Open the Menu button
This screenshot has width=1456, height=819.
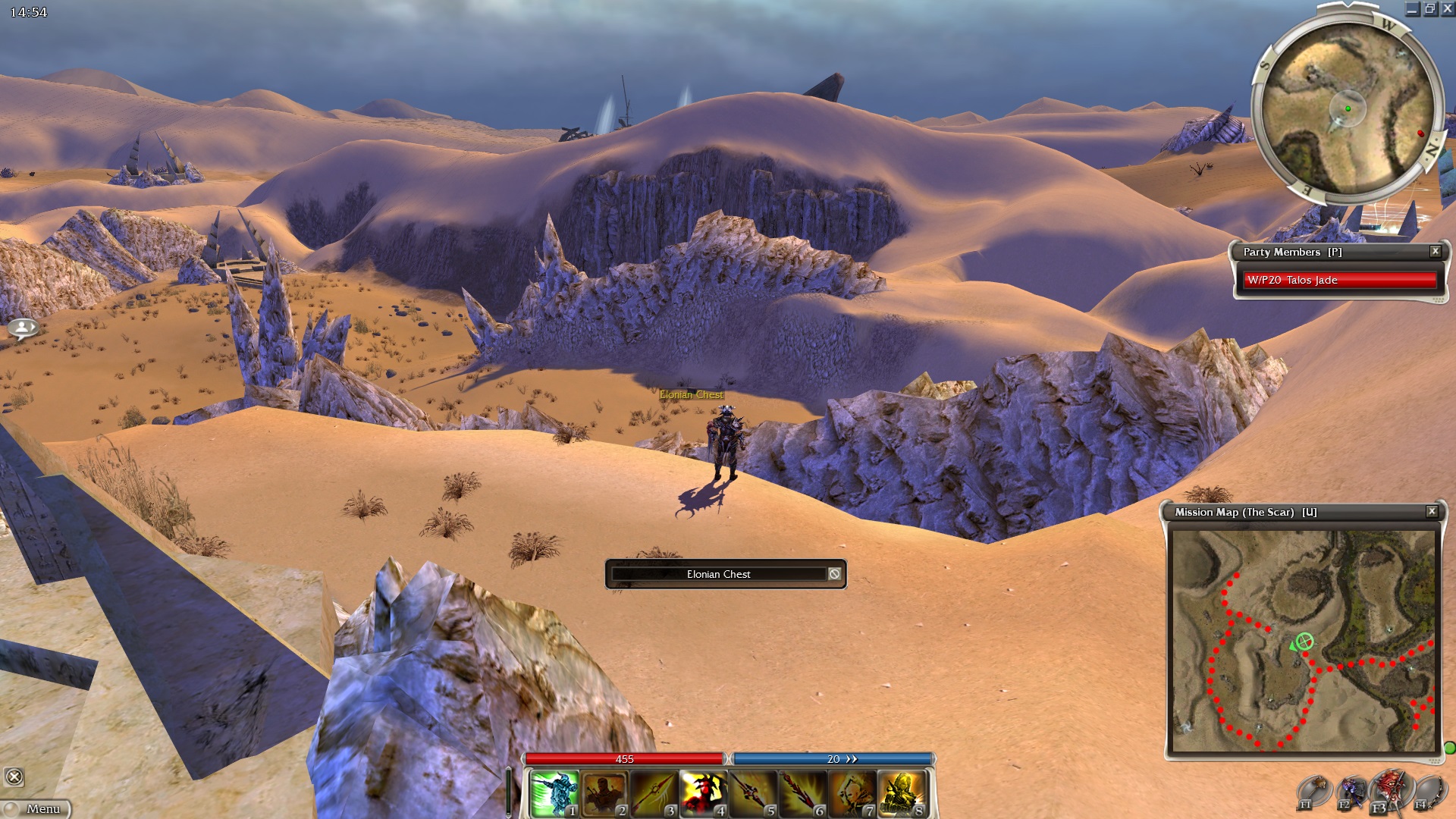click(x=37, y=809)
